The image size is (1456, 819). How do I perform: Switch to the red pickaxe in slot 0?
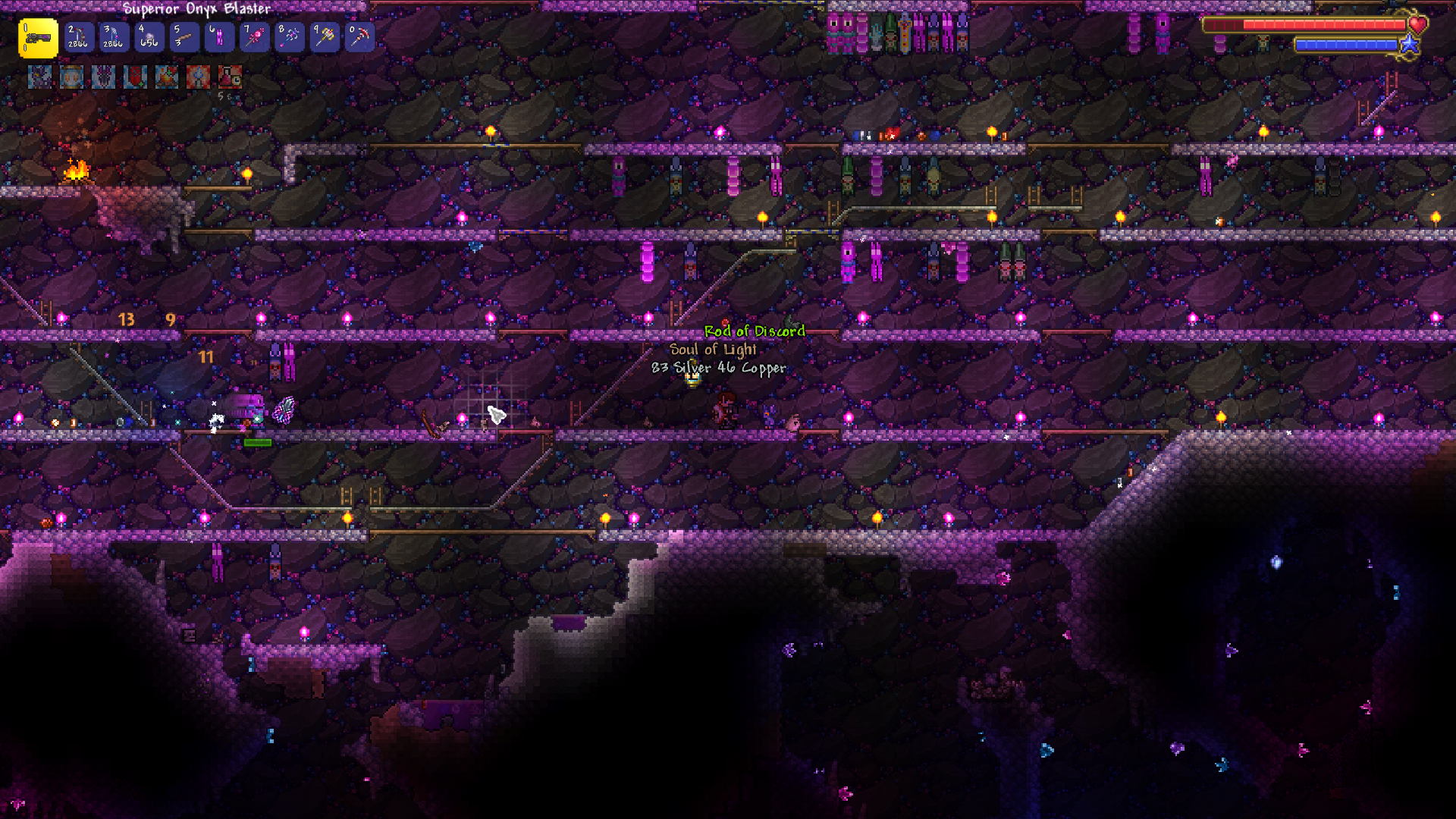click(359, 36)
